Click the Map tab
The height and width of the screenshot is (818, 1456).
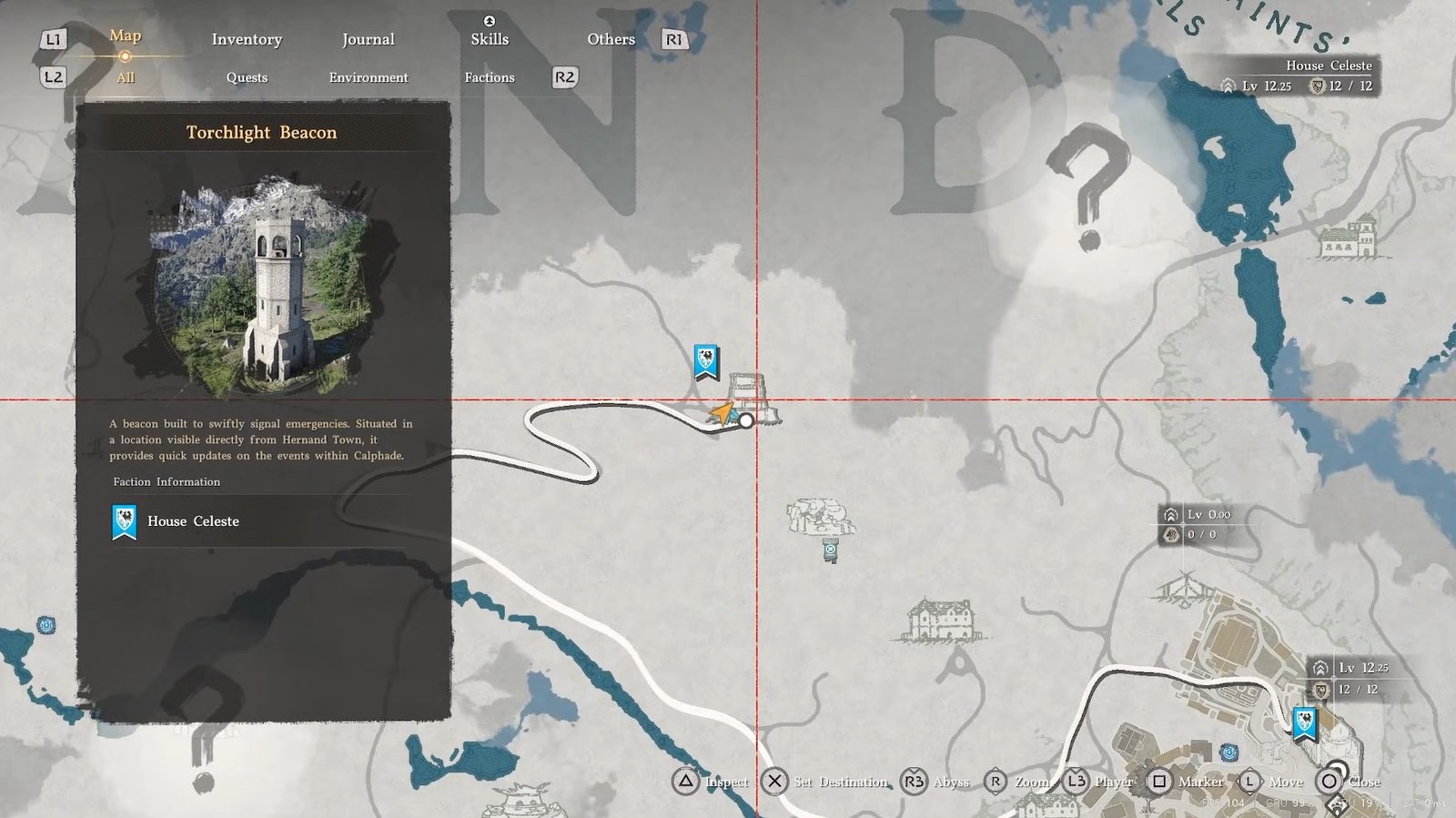pyautogui.click(x=126, y=35)
